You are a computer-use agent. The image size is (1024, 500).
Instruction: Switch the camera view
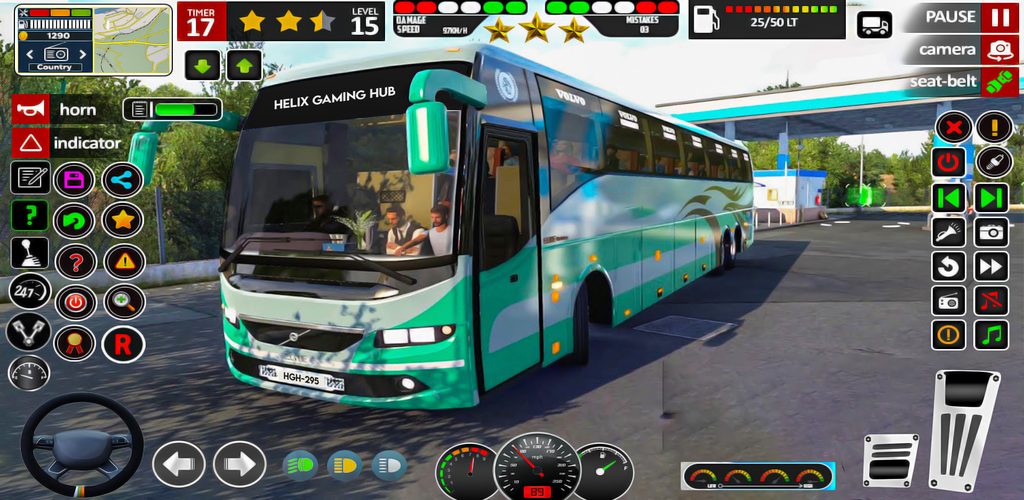[x=997, y=49]
